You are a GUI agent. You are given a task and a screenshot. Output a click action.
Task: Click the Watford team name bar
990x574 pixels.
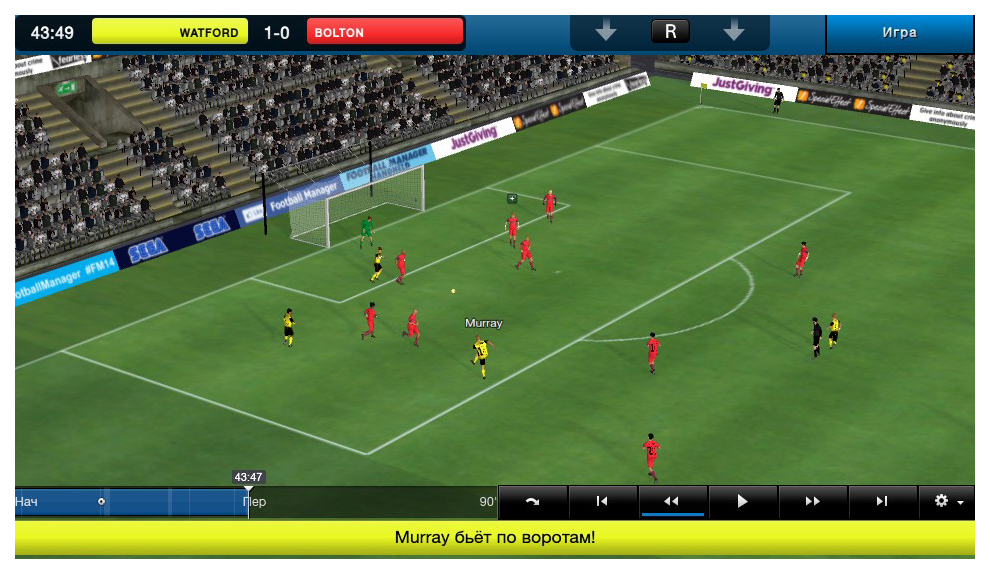170,32
